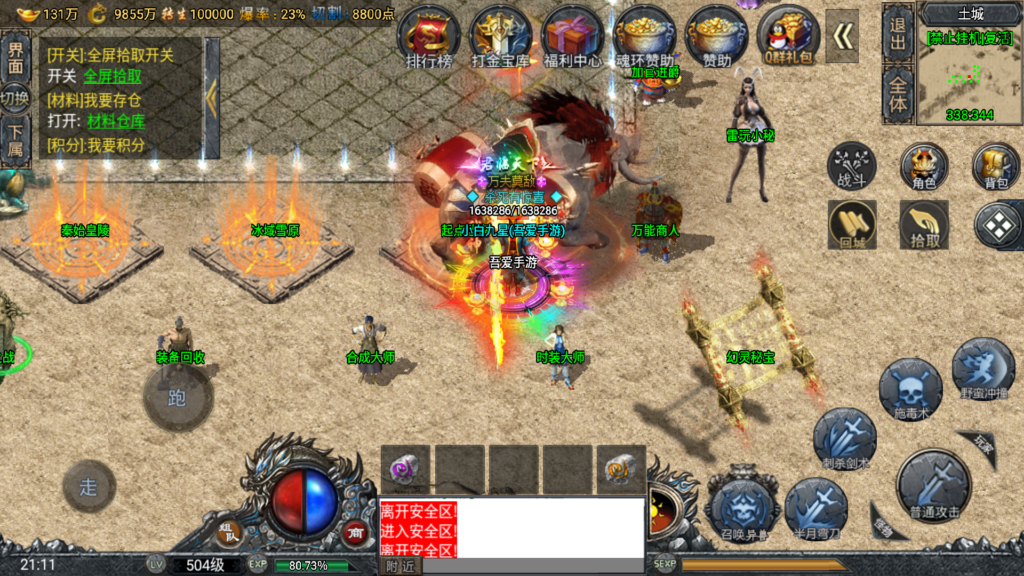Open the 角色 character sheet

924,166
